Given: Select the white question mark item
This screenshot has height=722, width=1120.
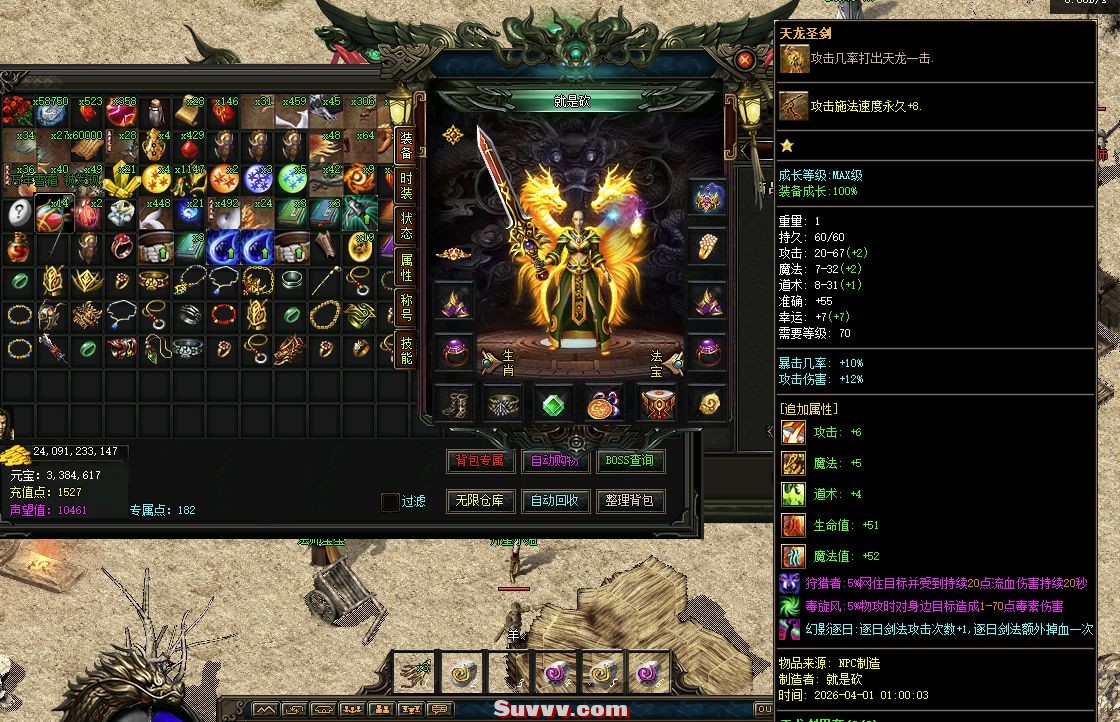Looking at the screenshot, I should point(19,213).
